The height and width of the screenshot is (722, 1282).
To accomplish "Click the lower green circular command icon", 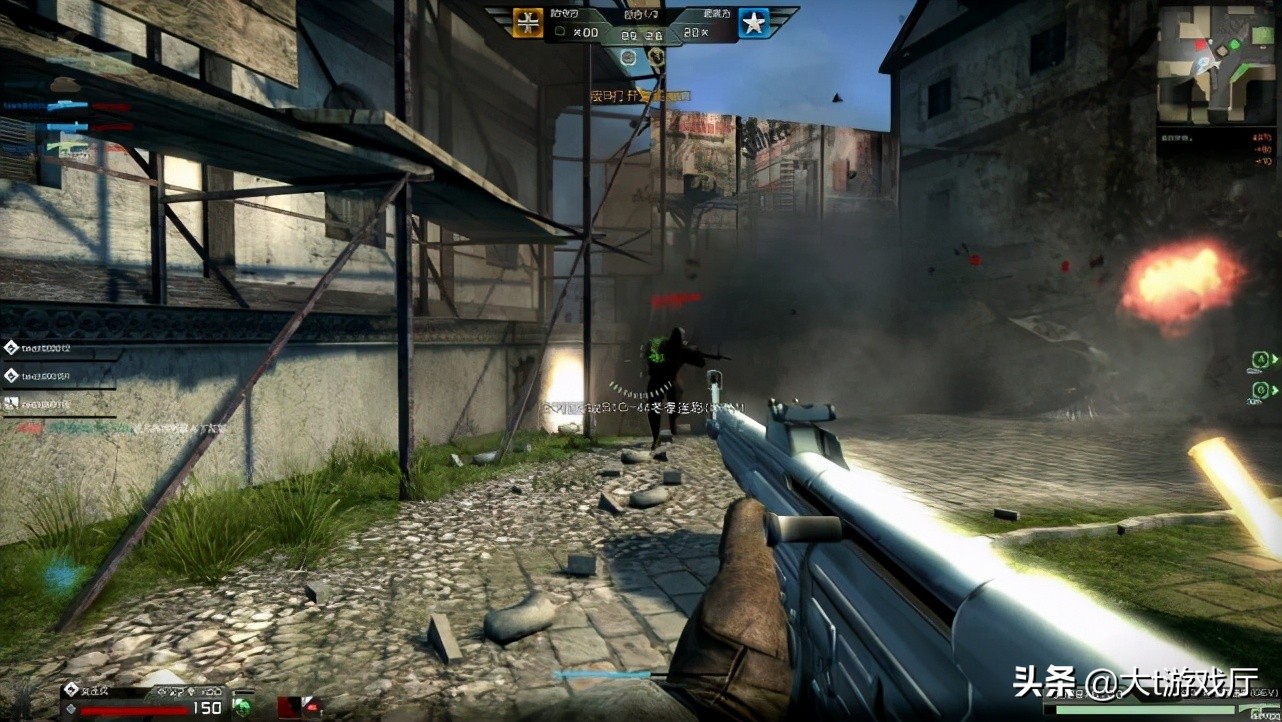I will click(x=1261, y=389).
